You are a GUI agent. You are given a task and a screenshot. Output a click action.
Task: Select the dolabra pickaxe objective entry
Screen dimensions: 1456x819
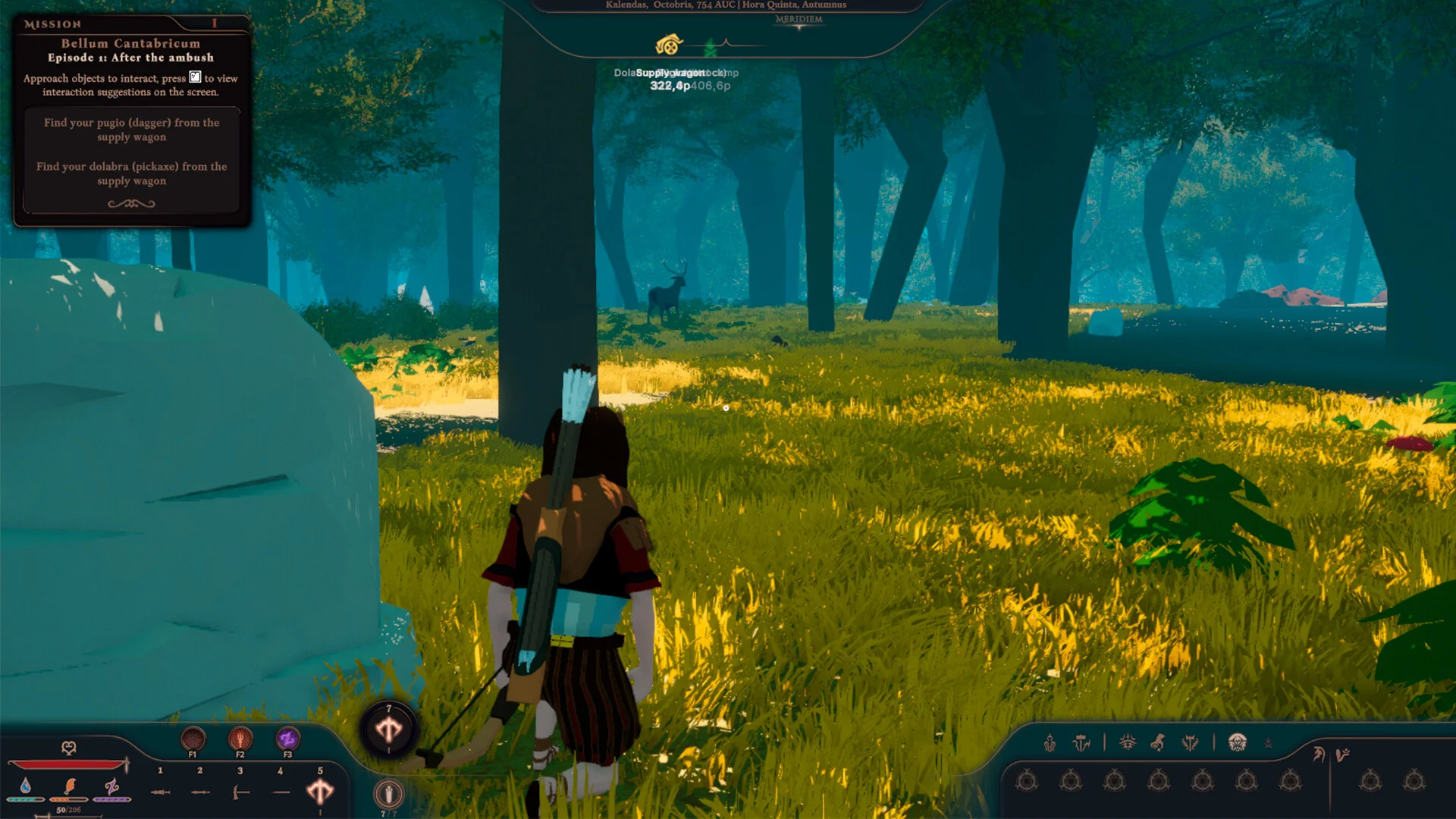(131, 174)
